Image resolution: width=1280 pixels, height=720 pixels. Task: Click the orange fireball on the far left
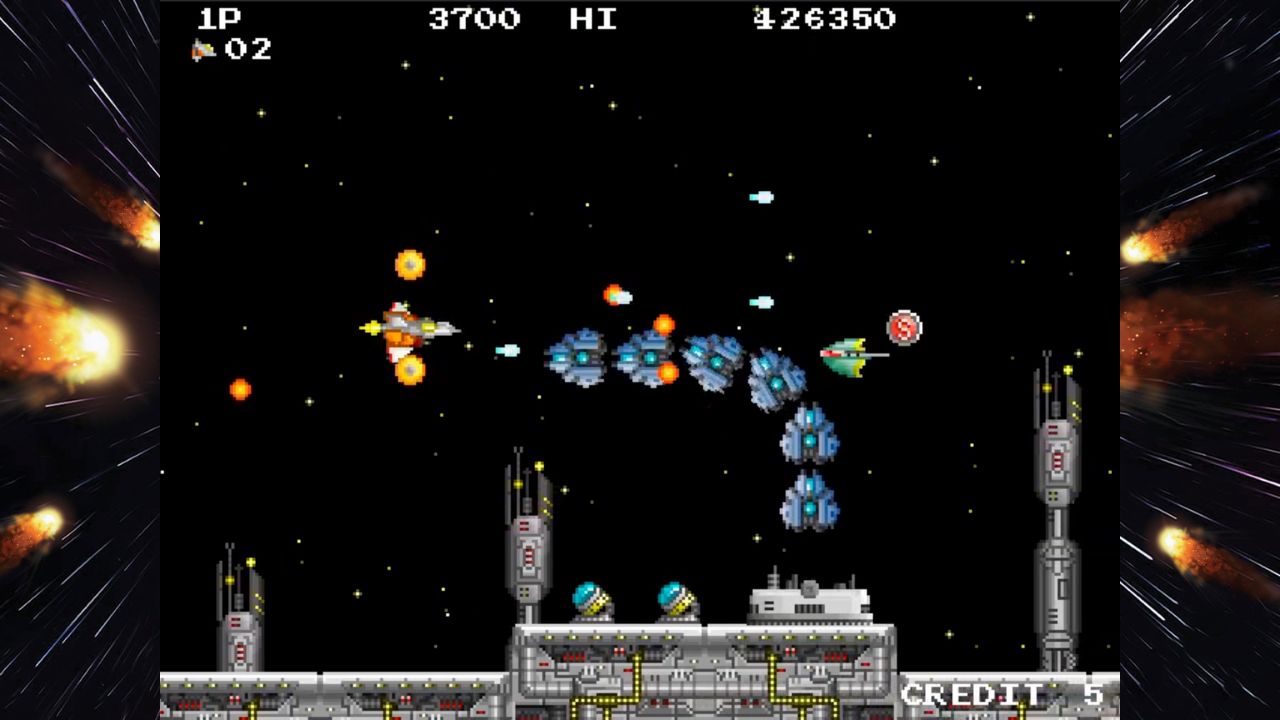243,390
